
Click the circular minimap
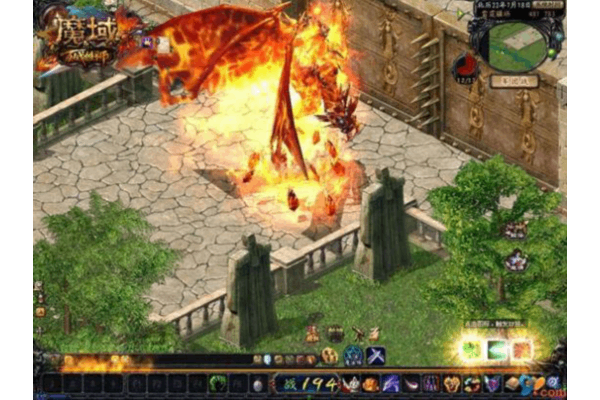(517, 46)
